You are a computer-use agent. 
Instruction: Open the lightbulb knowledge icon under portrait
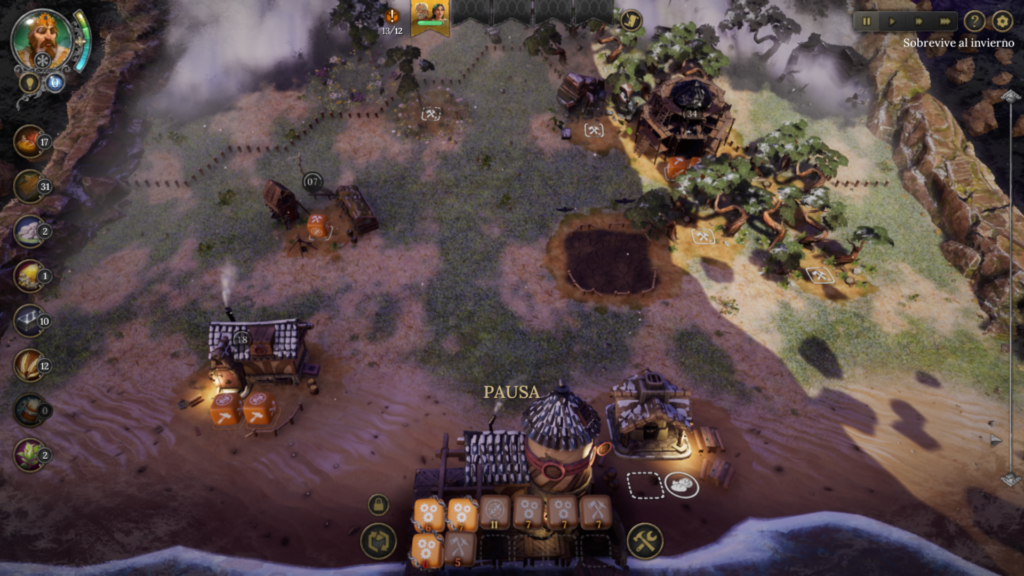tap(29, 83)
